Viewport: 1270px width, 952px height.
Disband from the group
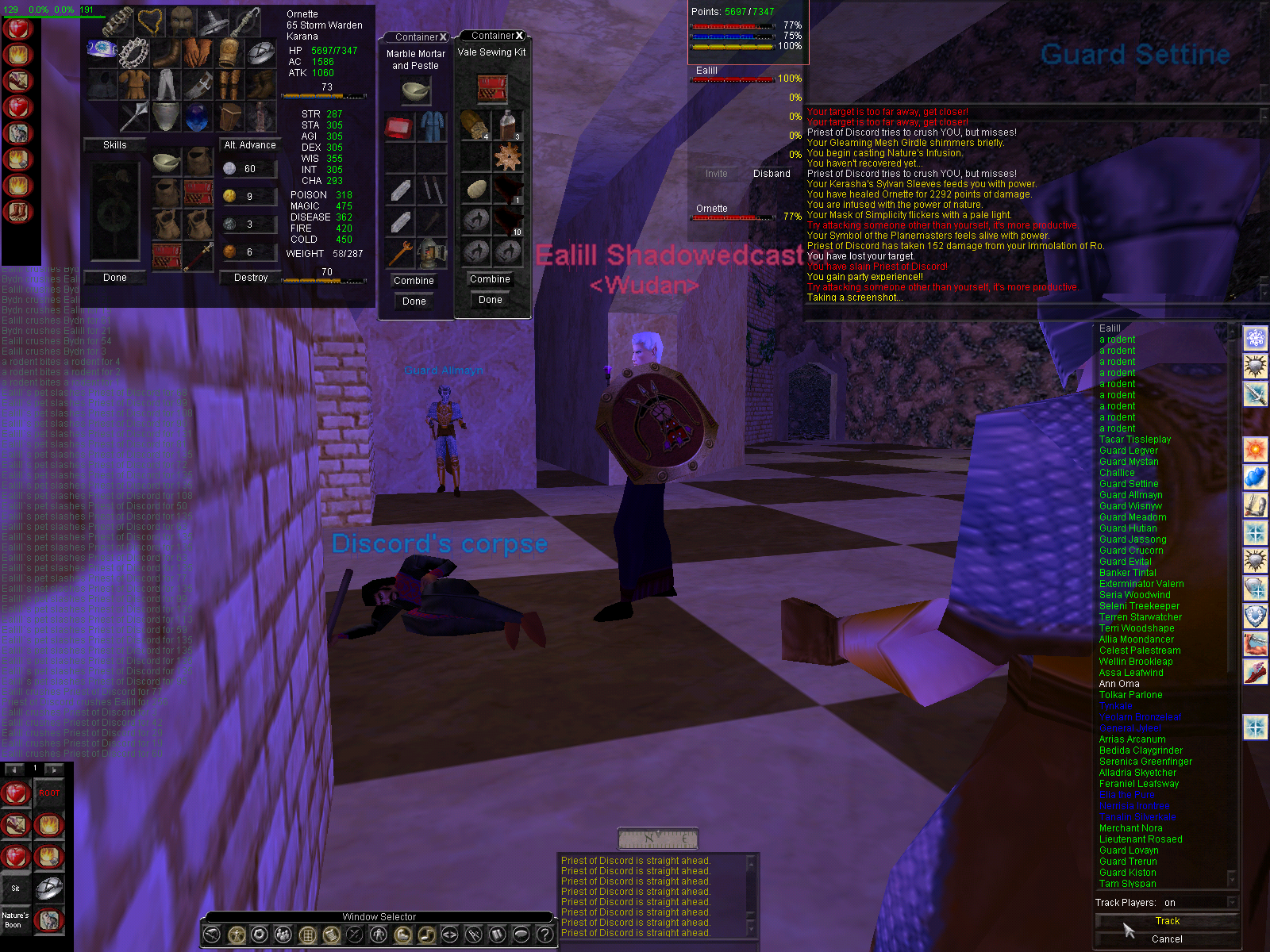tap(772, 174)
